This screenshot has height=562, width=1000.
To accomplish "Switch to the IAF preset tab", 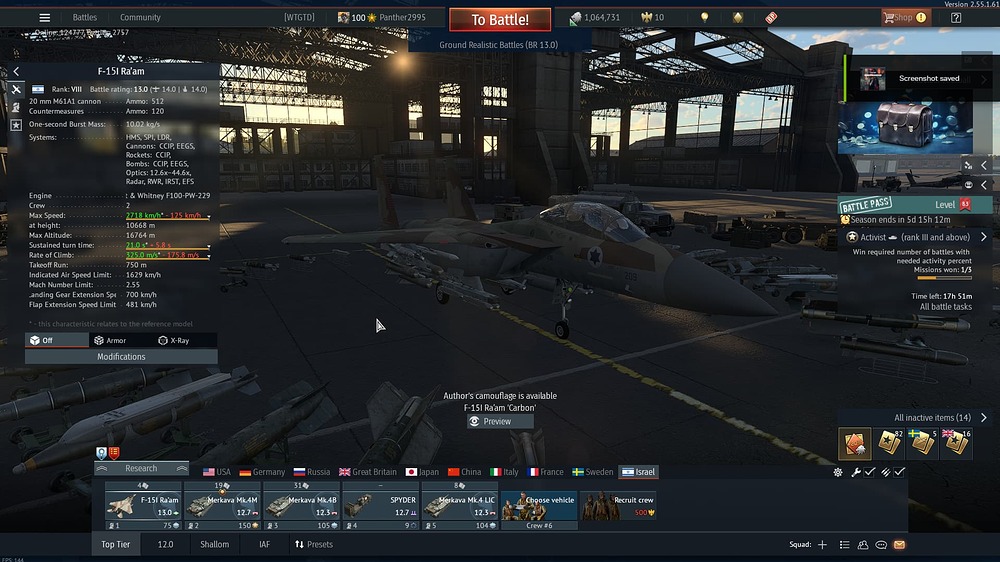I will 264,545.
